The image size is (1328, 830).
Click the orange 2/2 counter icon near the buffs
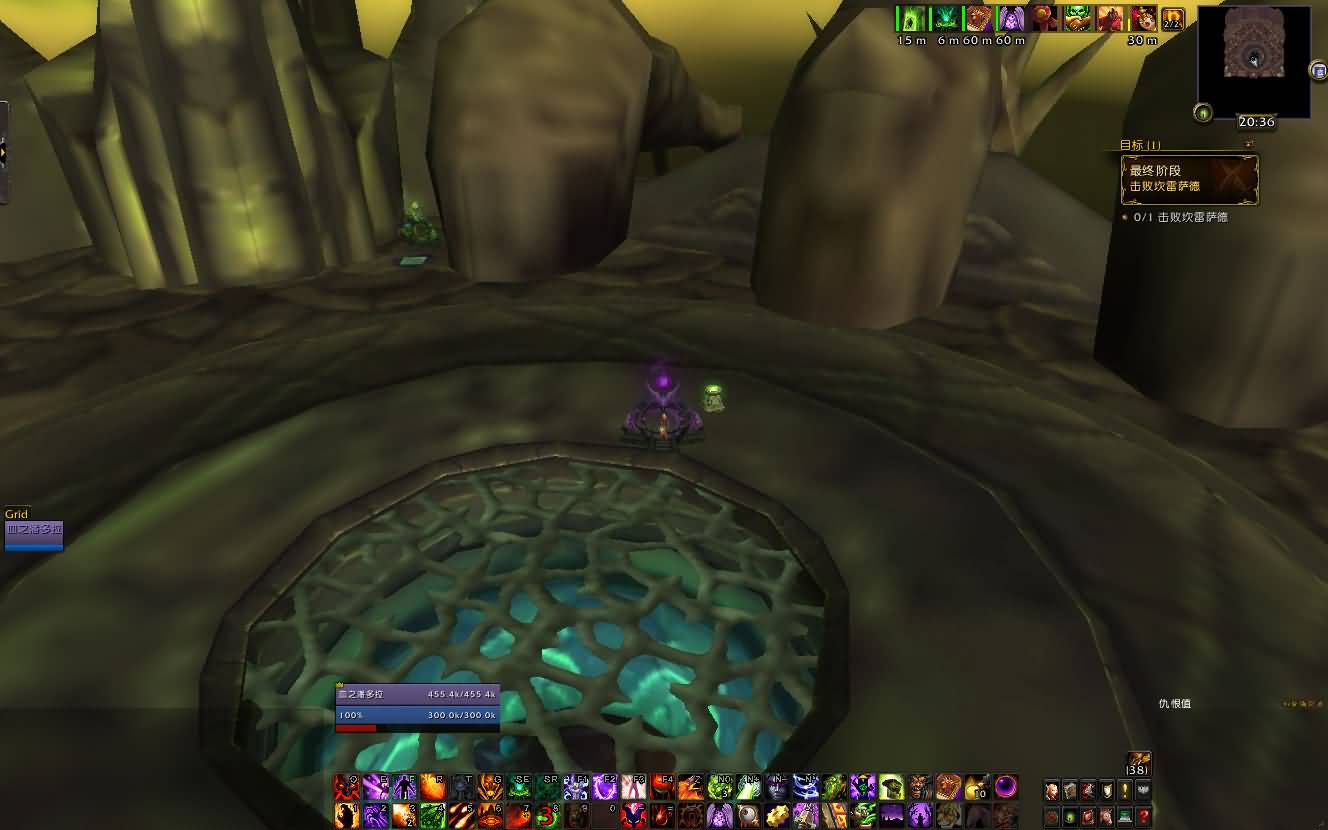pos(1173,19)
